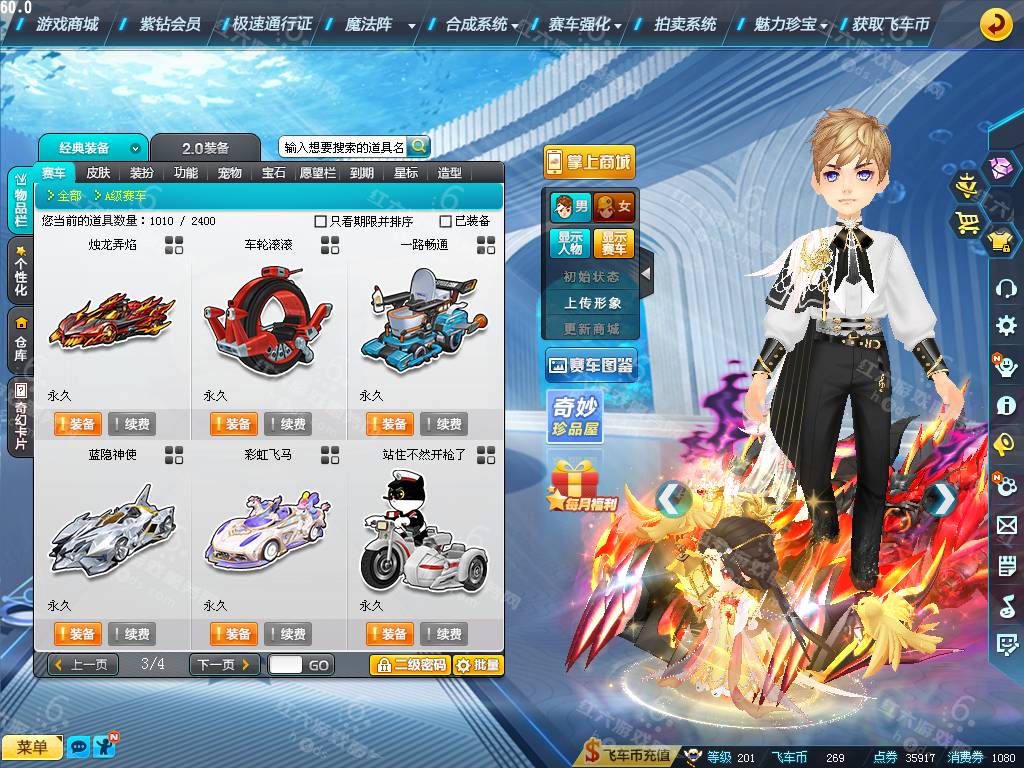Open the 游戏商城 game mall menu

[x=67, y=24]
